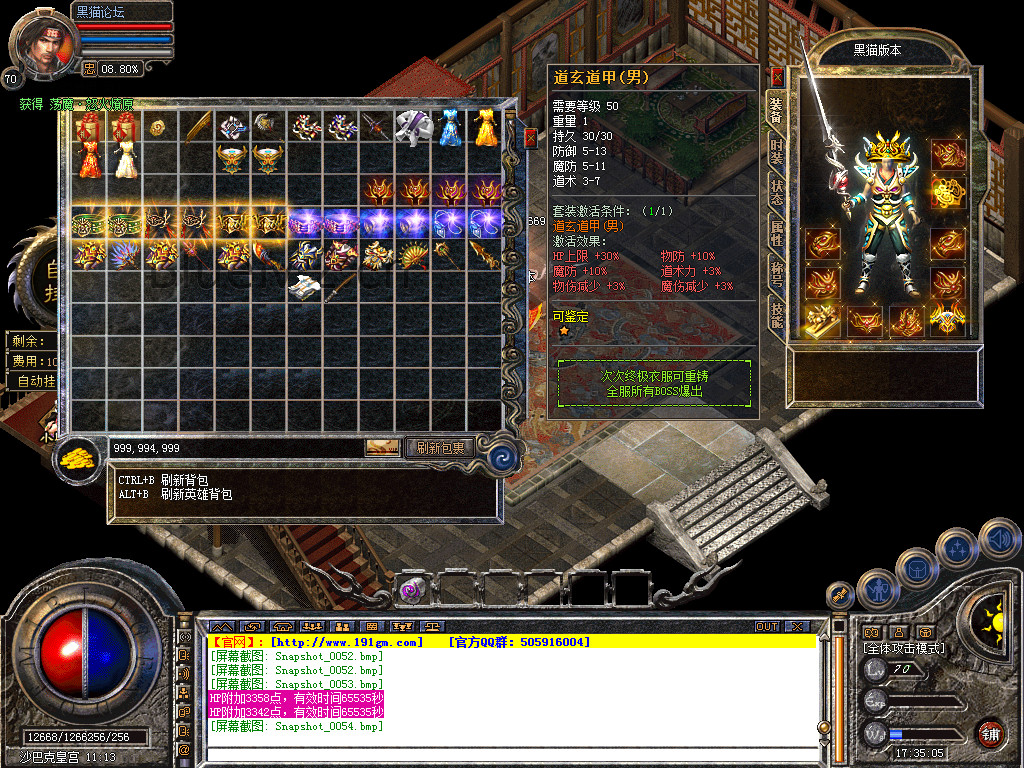The image size is (1024, 768).
Task: Click the equipped golden boots slot
Action: 824,320
